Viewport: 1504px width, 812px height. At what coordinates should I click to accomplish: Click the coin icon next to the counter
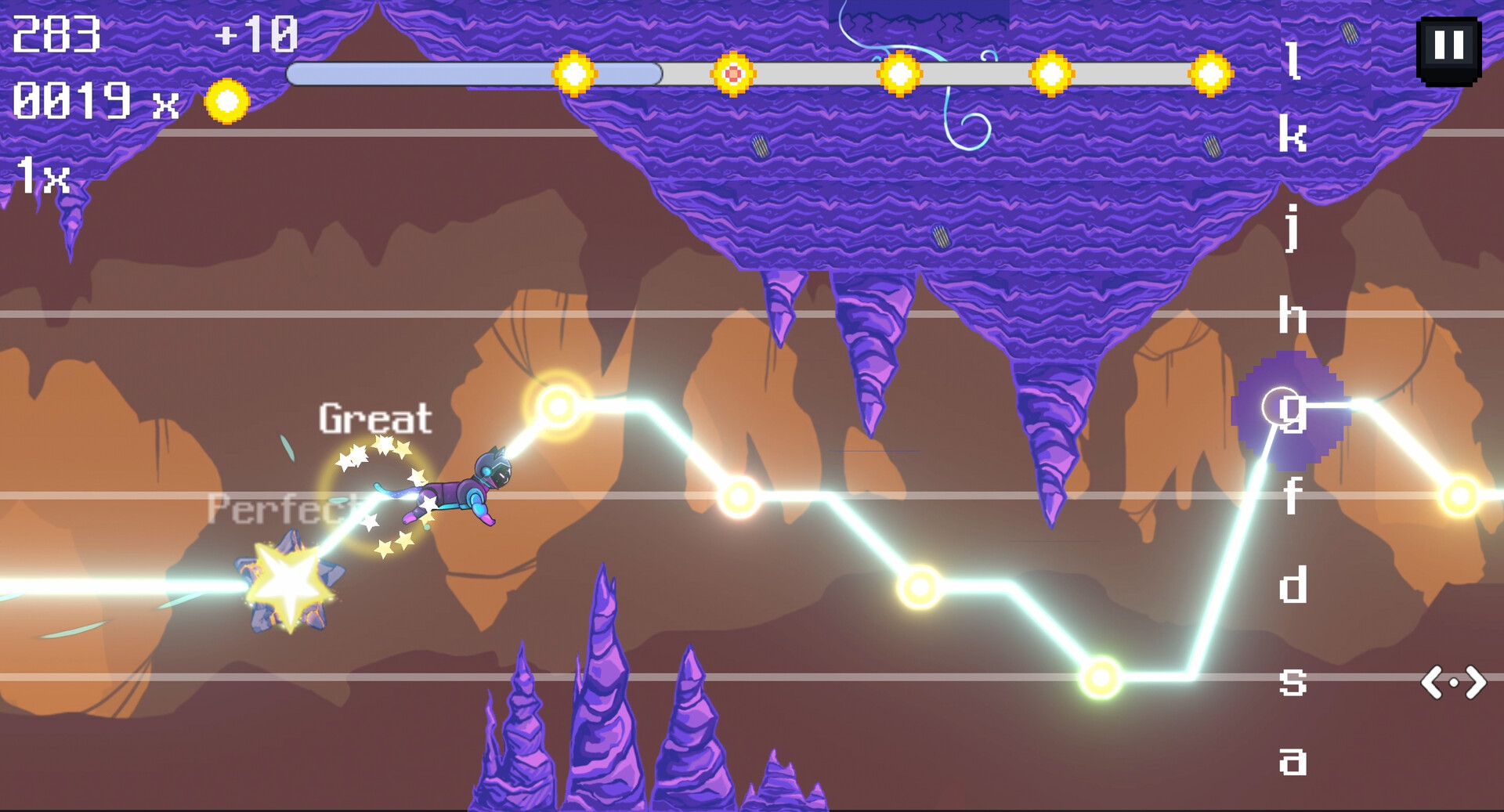226,100
